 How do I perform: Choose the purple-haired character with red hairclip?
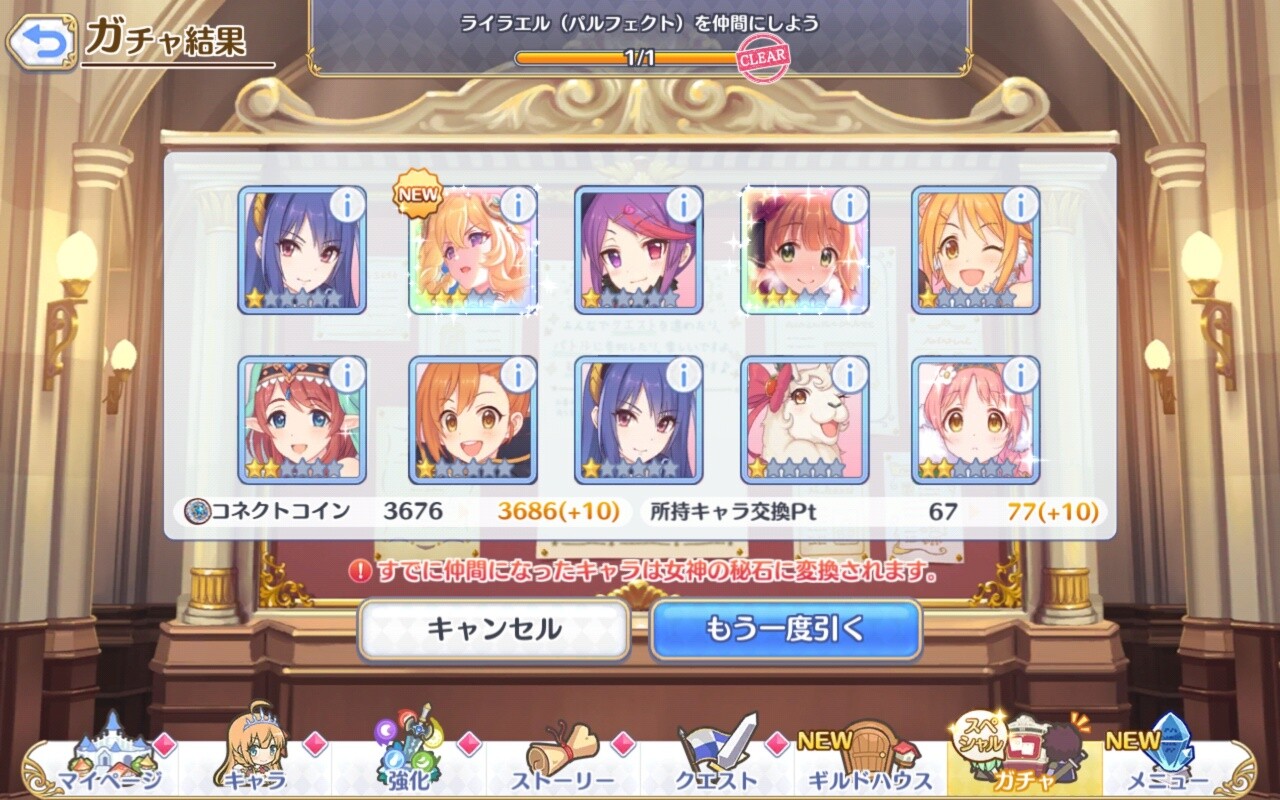pos(637,252)
